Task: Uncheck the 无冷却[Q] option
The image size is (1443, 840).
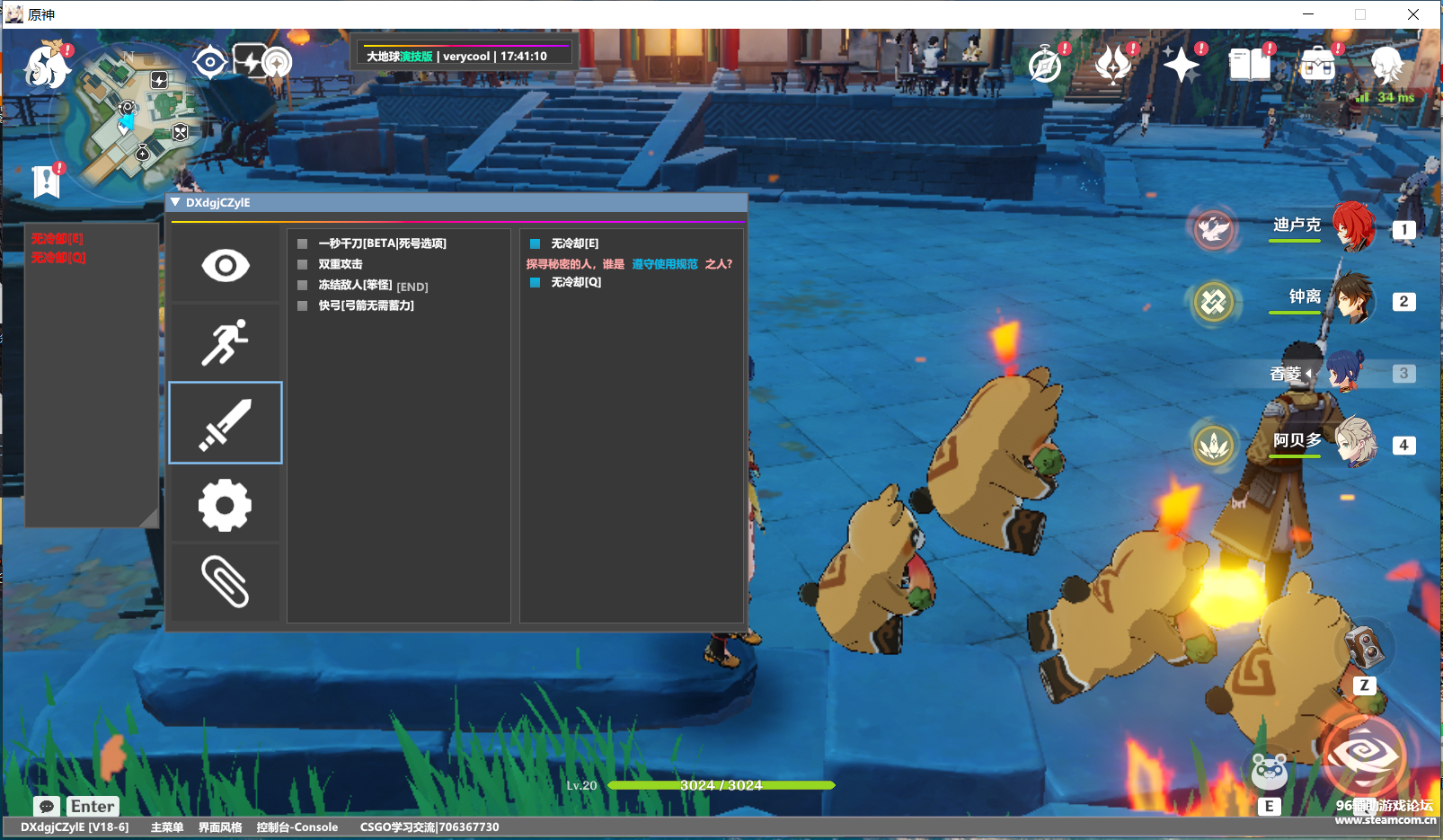Action: pyautogui.click(x=536, y=282)
